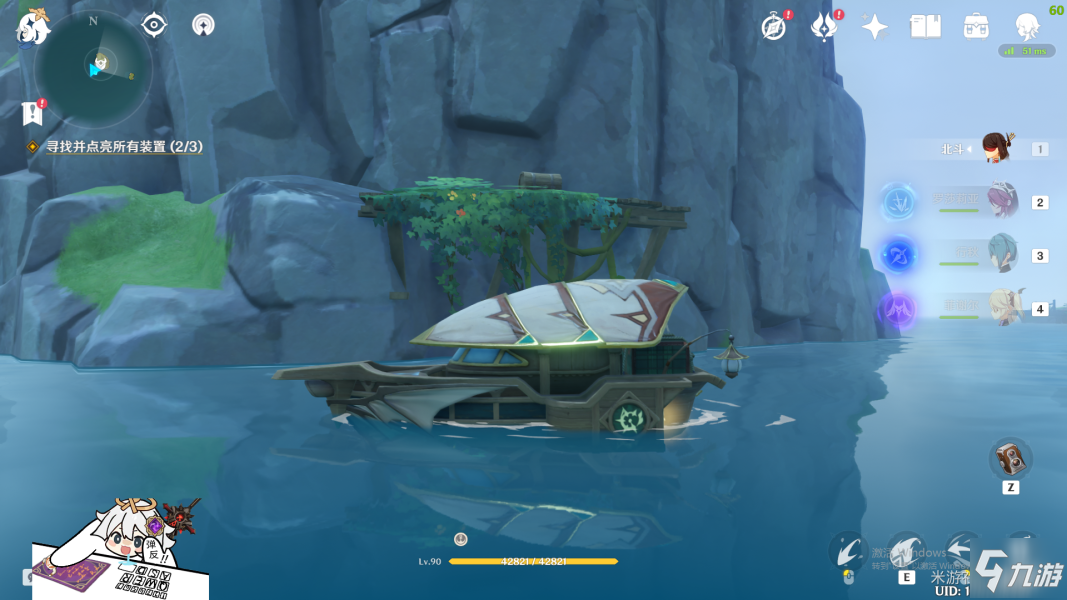This screenshot has width=1067, height=600.
Task: Use the Kamera gadget icon
Action: (1011, 459)
